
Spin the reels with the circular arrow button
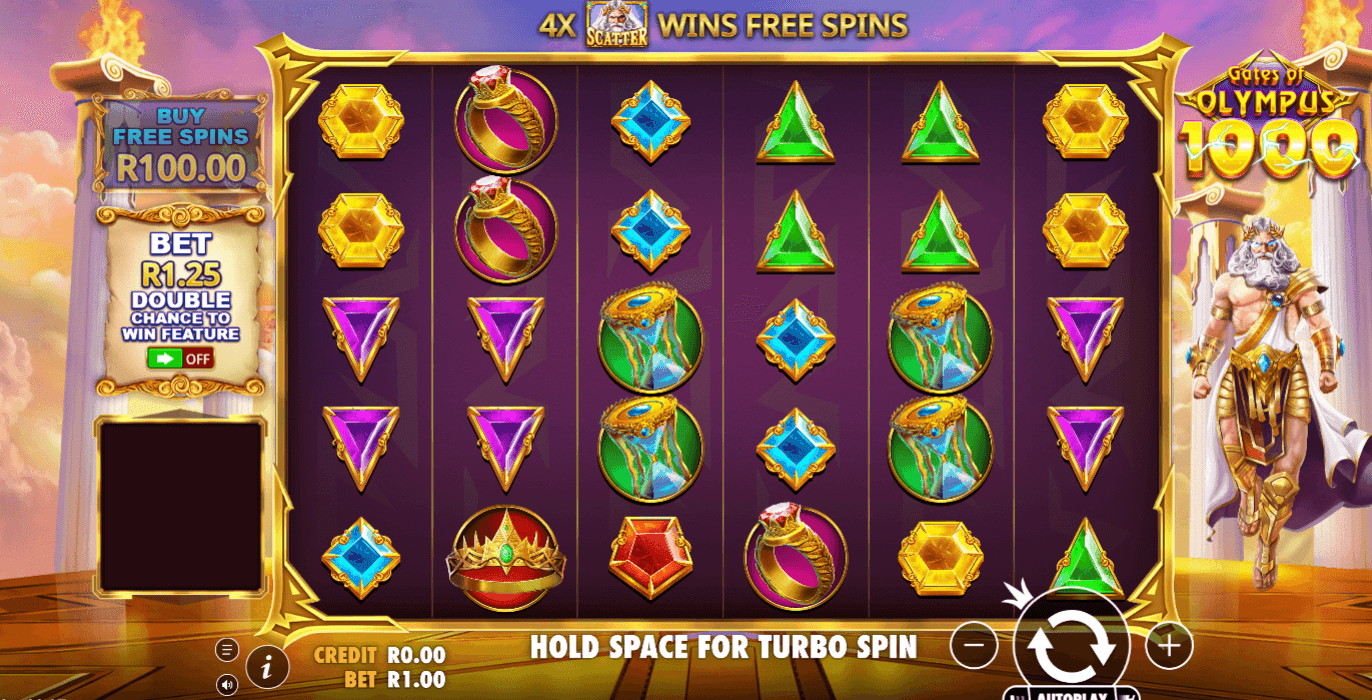1071,645
